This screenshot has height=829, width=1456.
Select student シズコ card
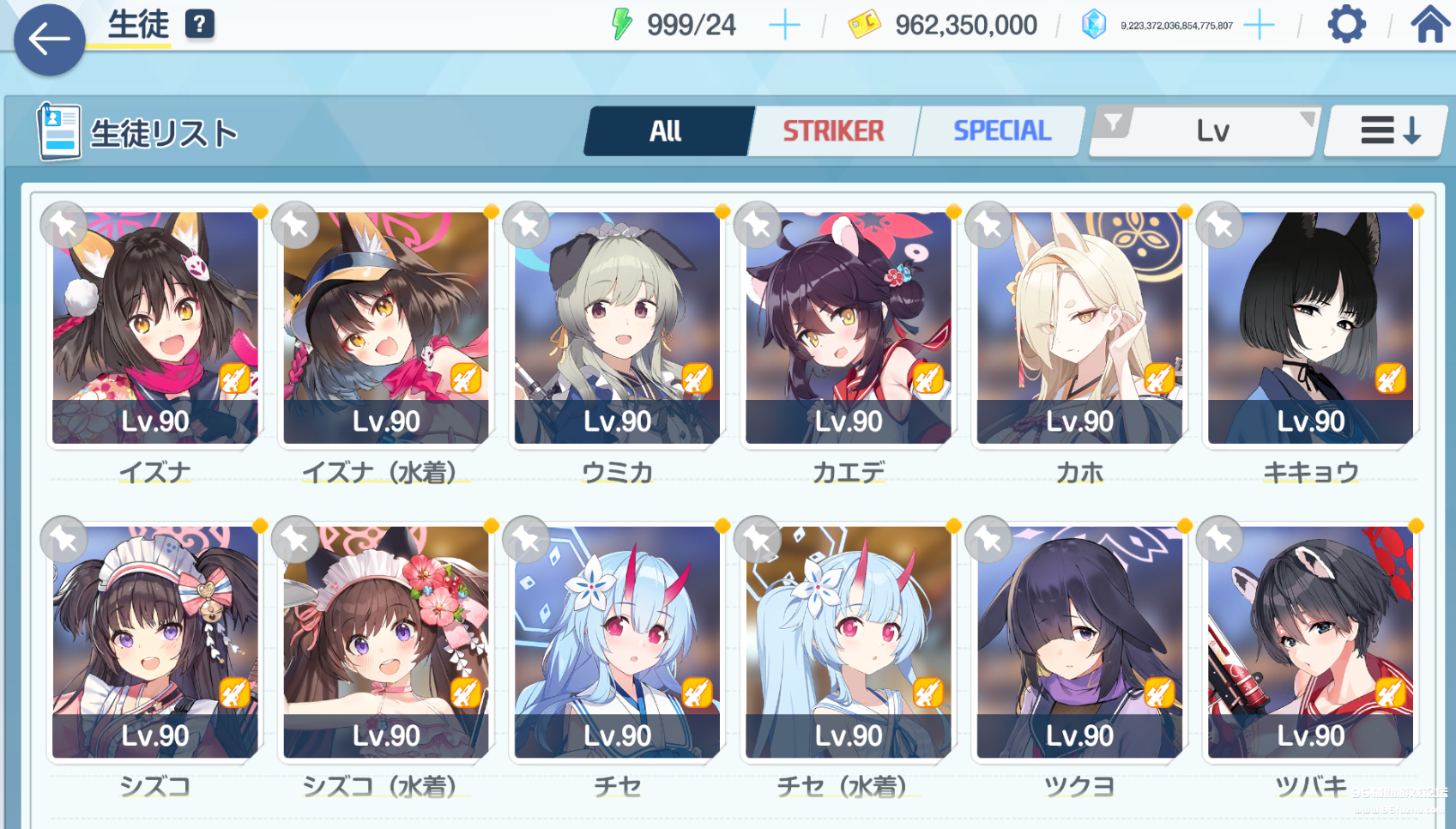[x=155, y=643]
